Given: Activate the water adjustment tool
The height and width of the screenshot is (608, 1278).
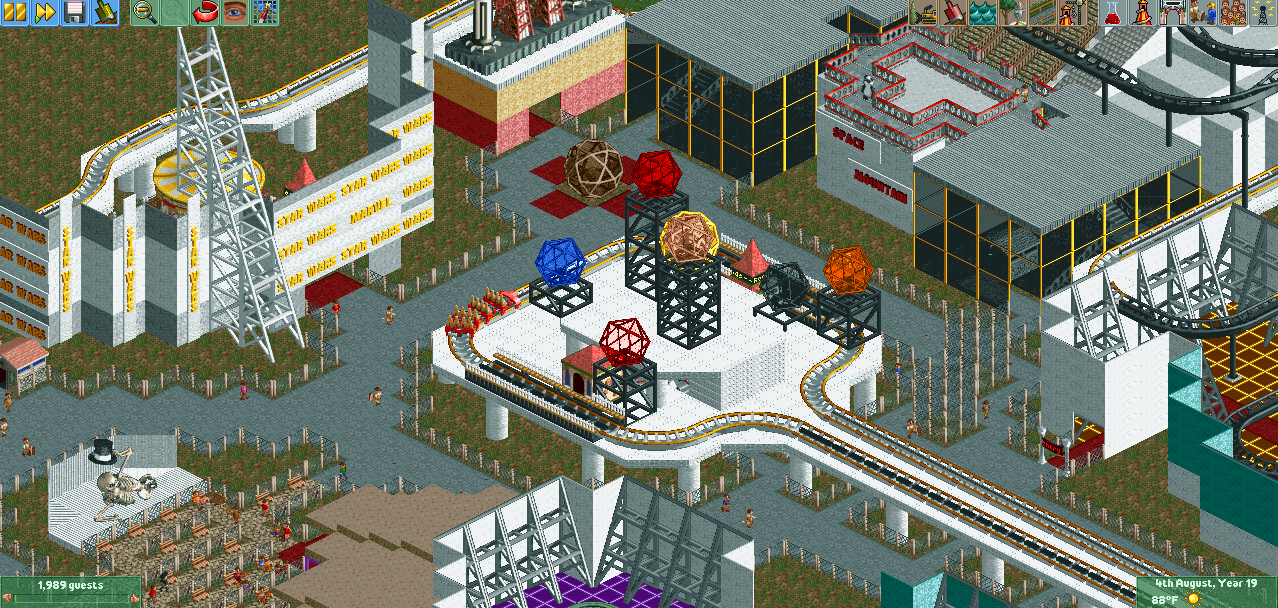Looking at the screenshot, I should tap(985, 13).
